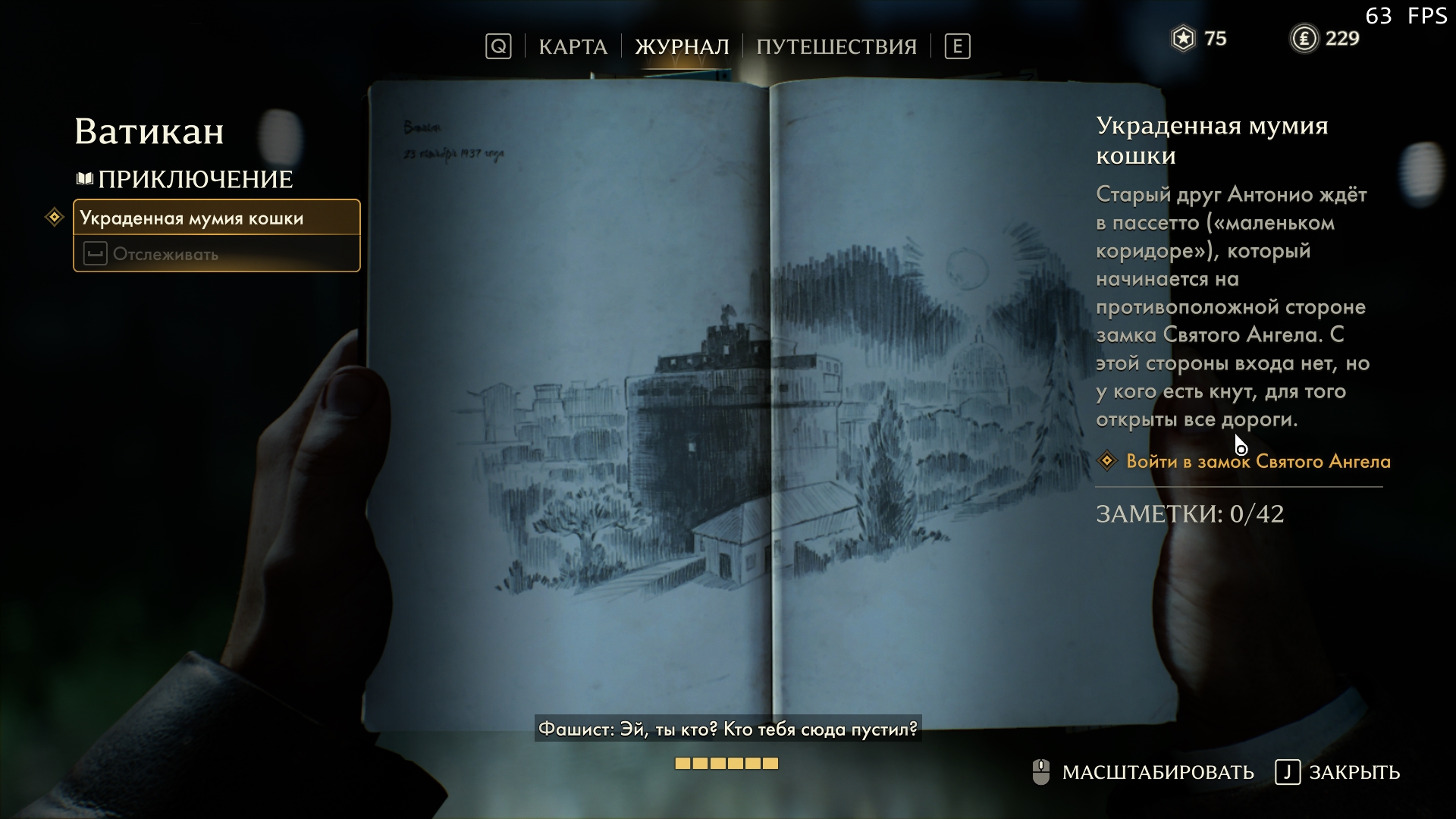
Task: Open the Путешествия tab
Action: tap(836, 47)
